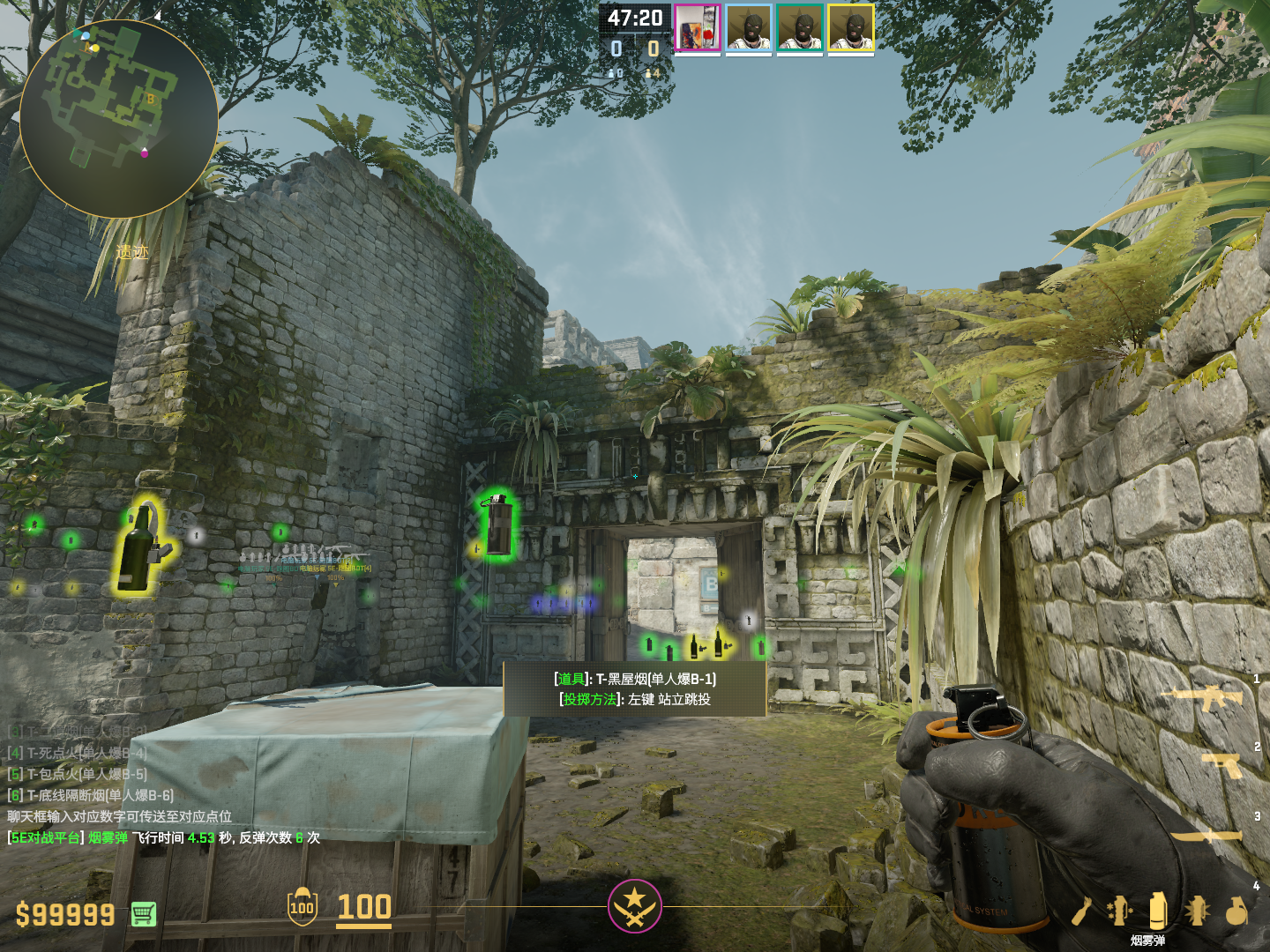The image size is (1270, 952).
Task: Select the highlighted smoke grenade icon
Action: tap(1158, 910)
